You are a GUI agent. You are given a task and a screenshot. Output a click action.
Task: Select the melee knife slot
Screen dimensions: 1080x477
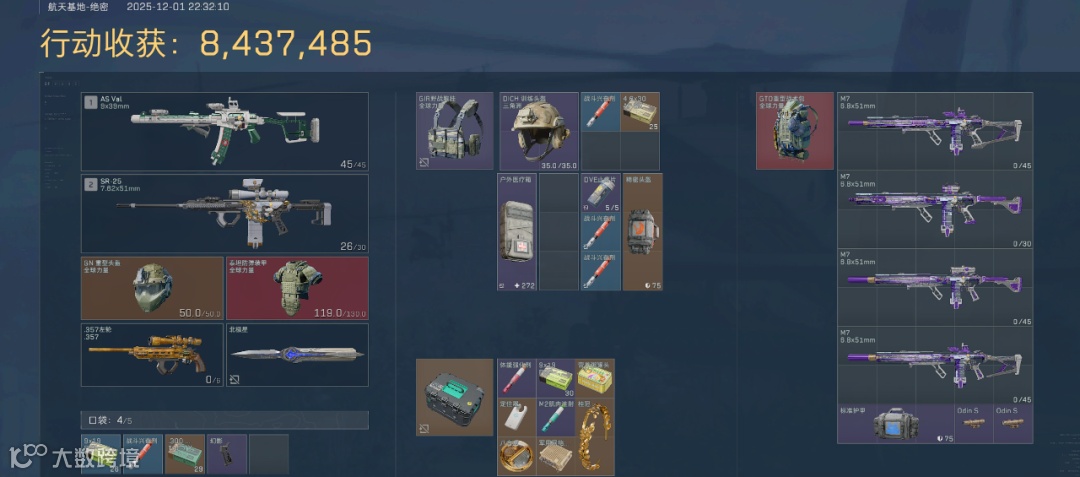(x=297, y=354)
